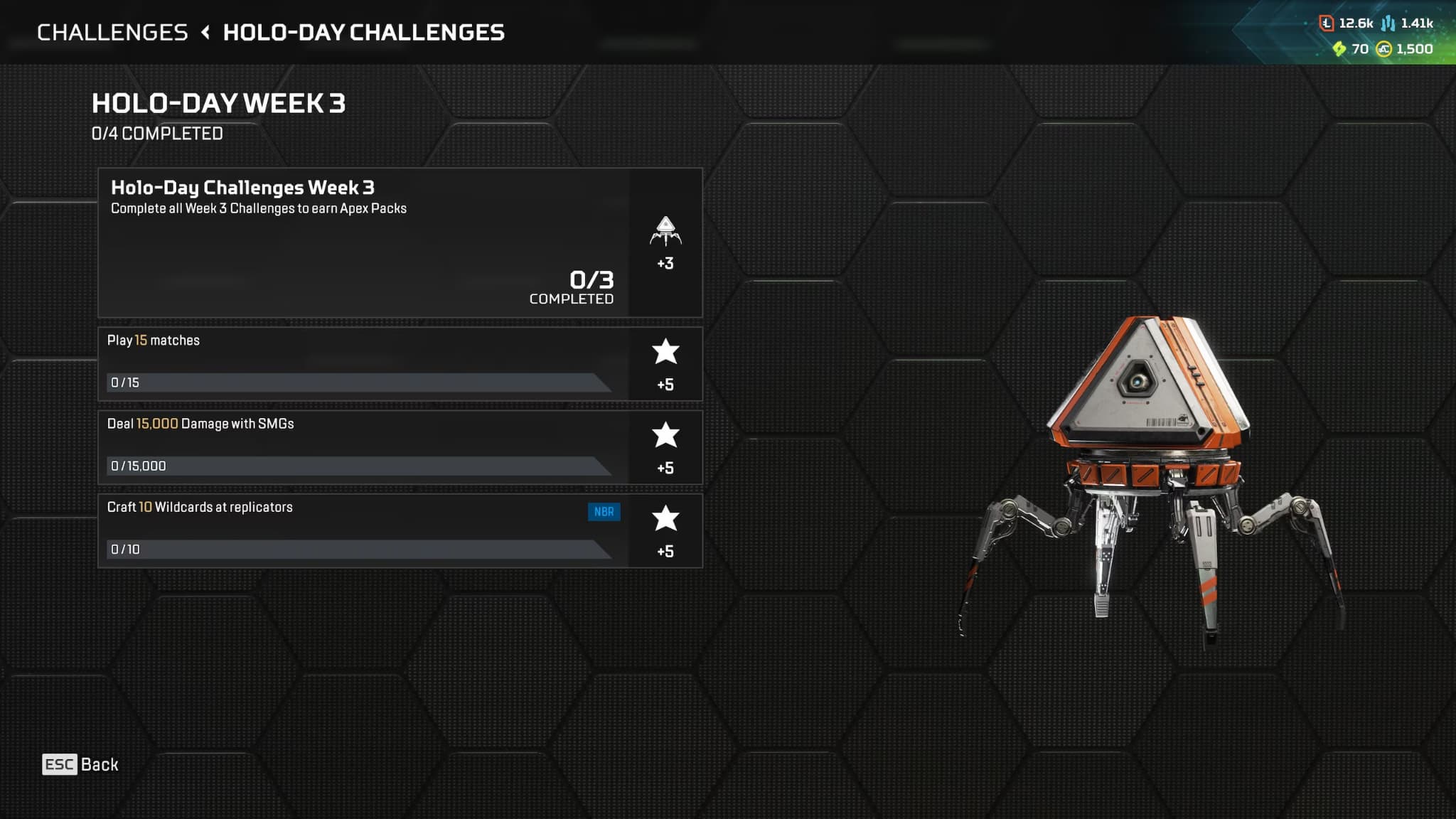Open the Apex Coins balance

pos(1405,49)
